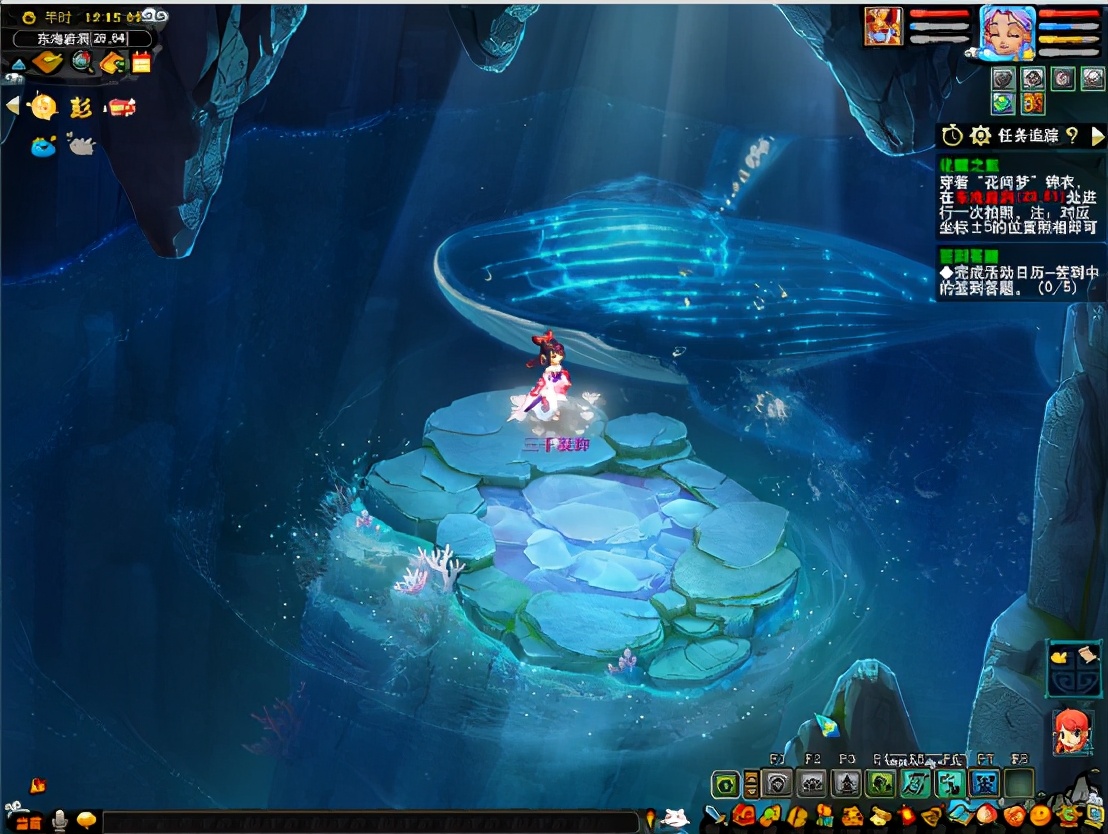Open the sword attack icon in bottom menu
Image resolution: width=1108 pixels, height=834 pixels.
[716, 816]
